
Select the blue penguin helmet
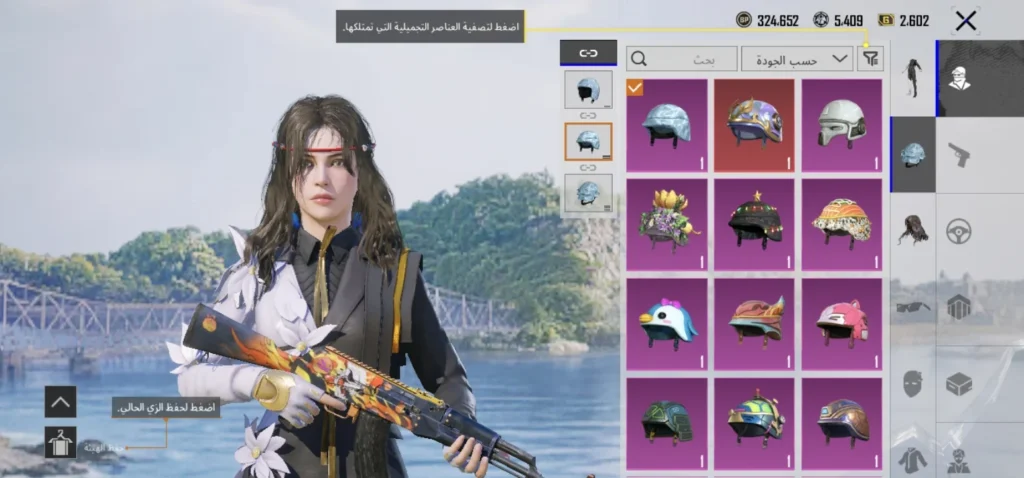[x=667, y=322]
